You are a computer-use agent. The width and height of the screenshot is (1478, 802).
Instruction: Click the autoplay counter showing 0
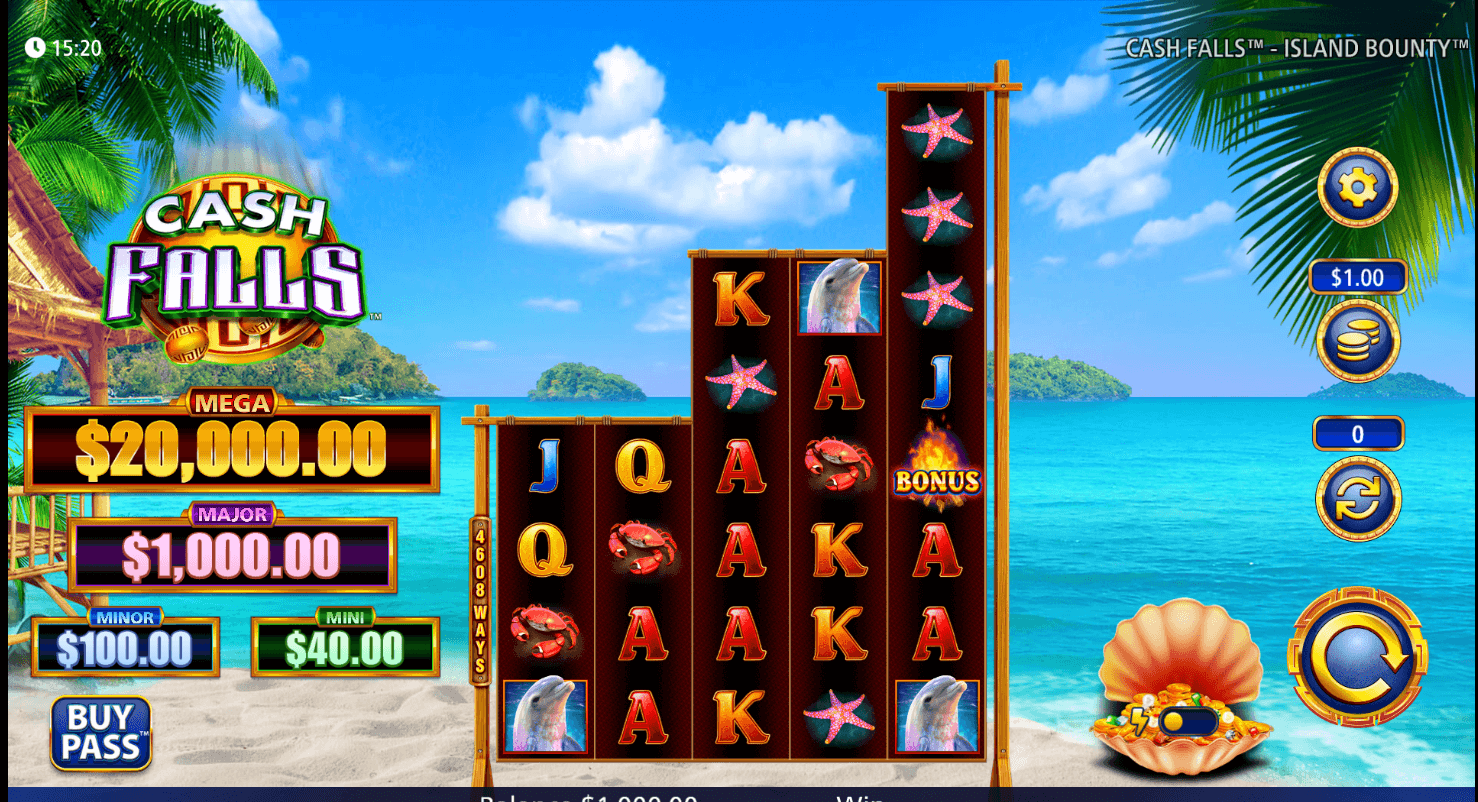1358,433
